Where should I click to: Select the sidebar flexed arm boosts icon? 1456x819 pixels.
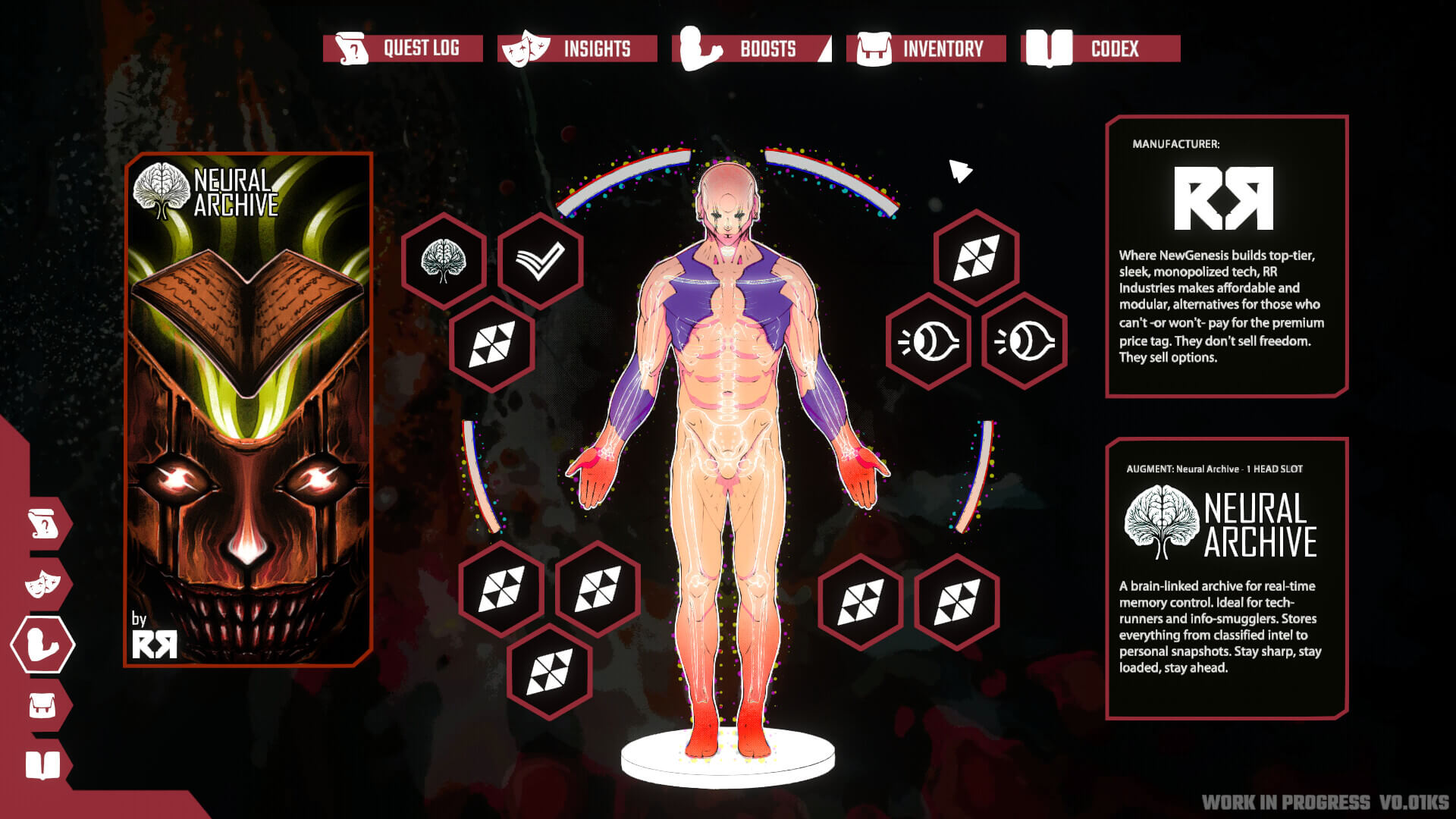click(43, 645)
